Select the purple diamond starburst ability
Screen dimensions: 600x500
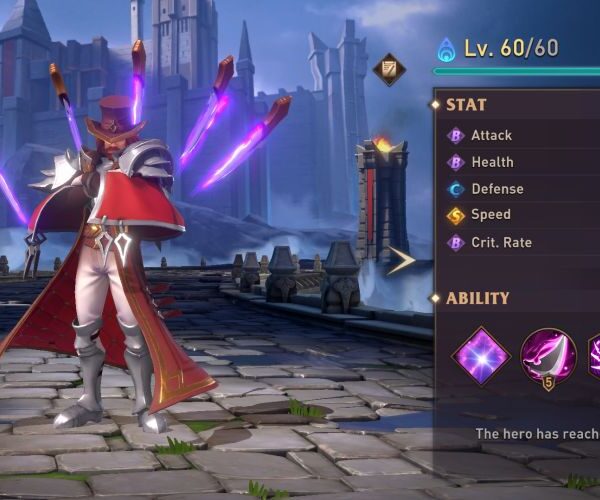click(481, 355)
